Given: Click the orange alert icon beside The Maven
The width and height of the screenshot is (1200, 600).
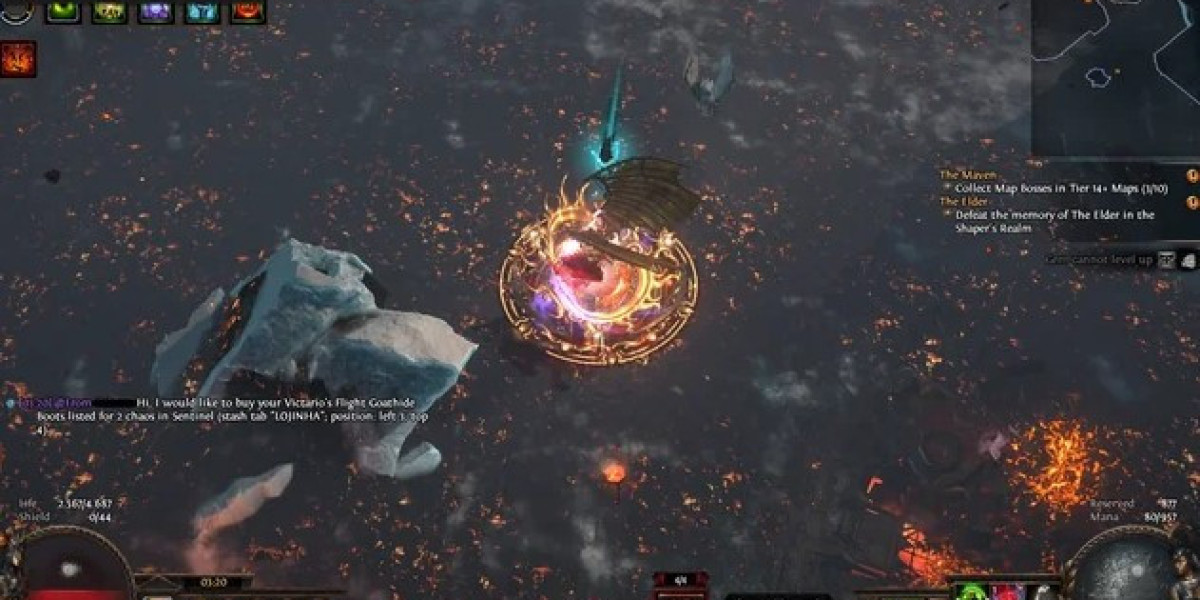Looking at the screenshot, I should (1191, 176).
